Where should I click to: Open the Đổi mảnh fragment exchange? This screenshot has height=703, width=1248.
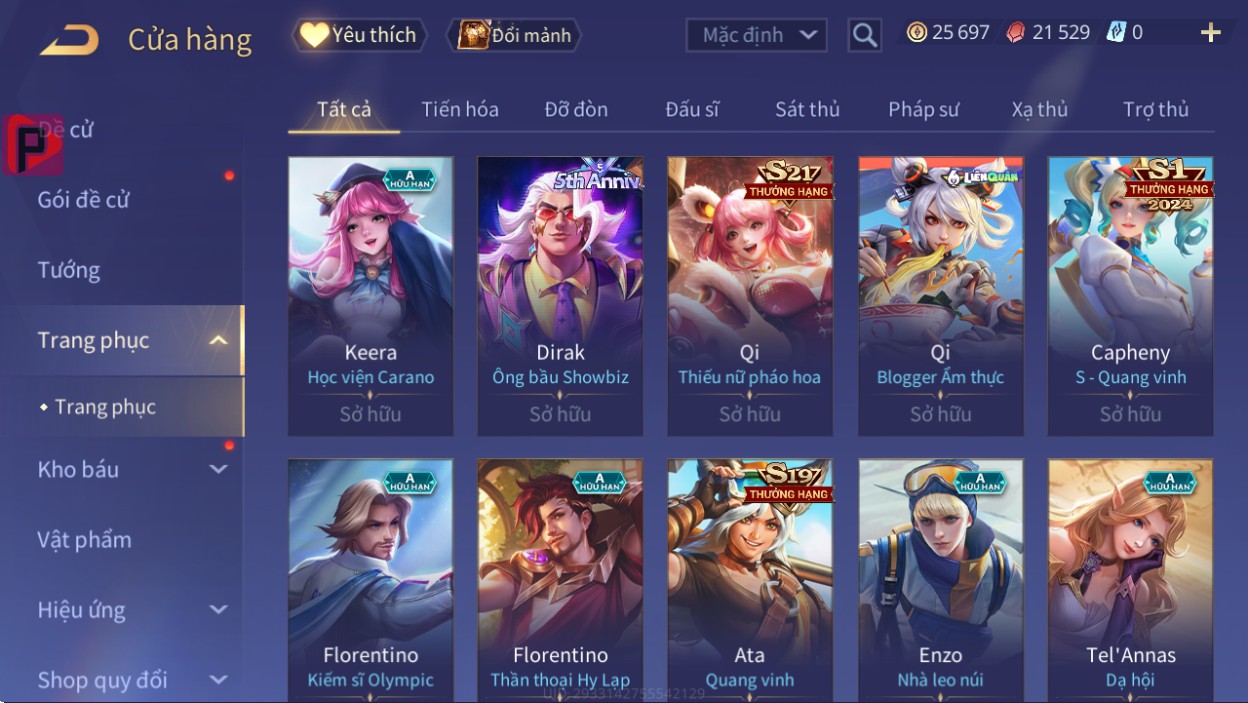(515, 35)
